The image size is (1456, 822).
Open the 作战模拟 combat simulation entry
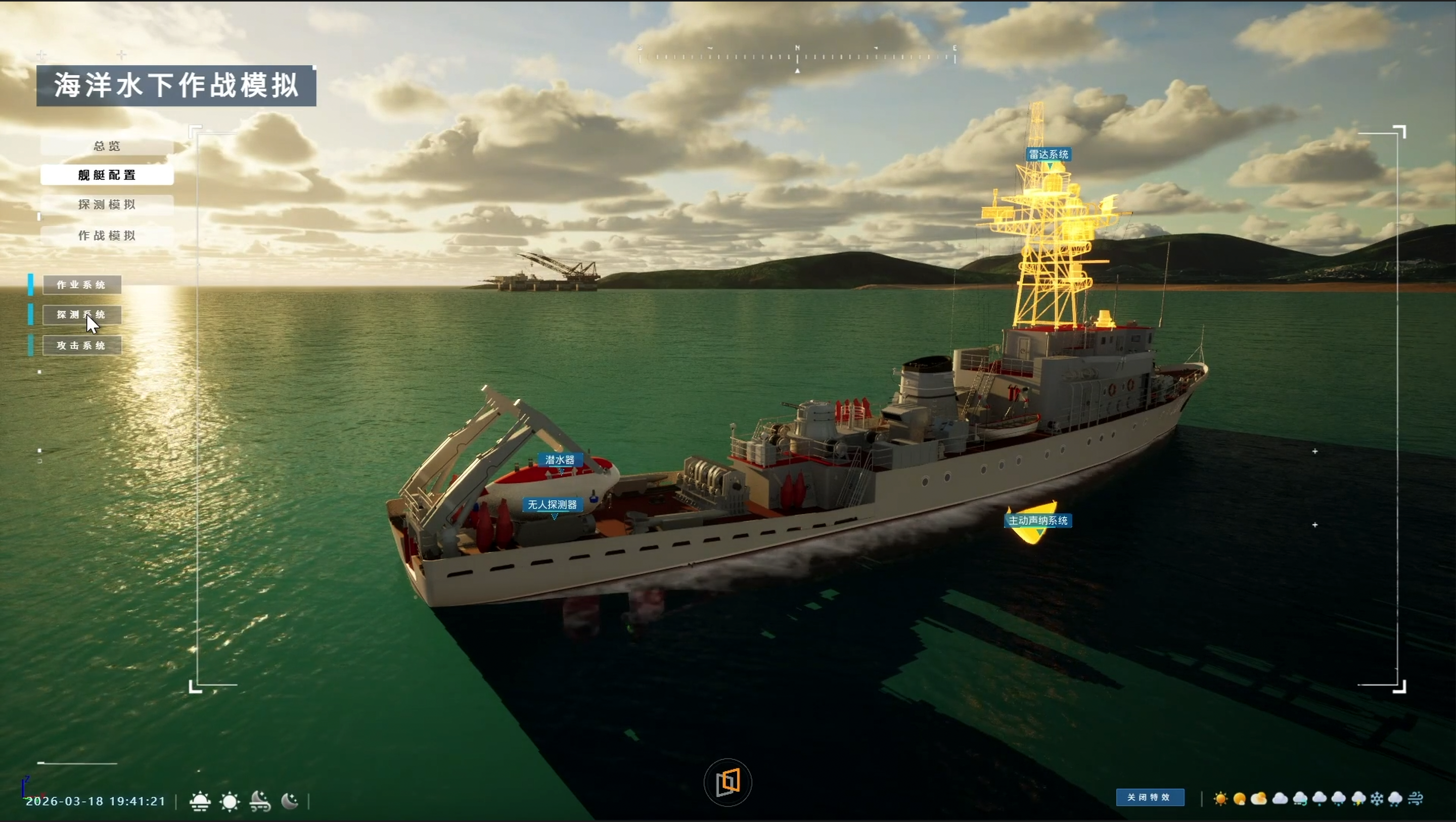[x=107, y=236]
